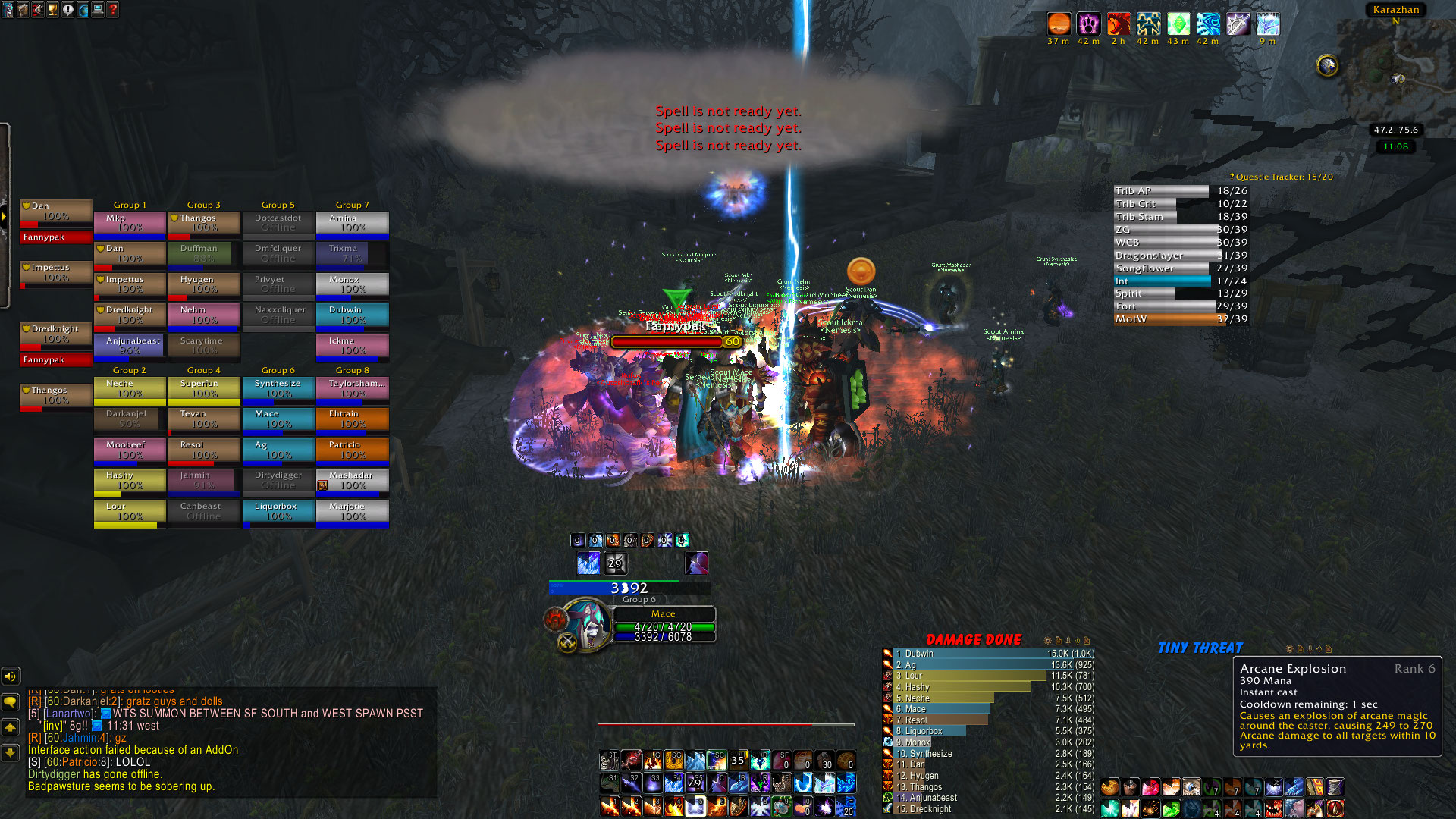Screen dimensions: 1456x819
Task: Open the Questie Tracker header
Action: tap(1283, 177)
